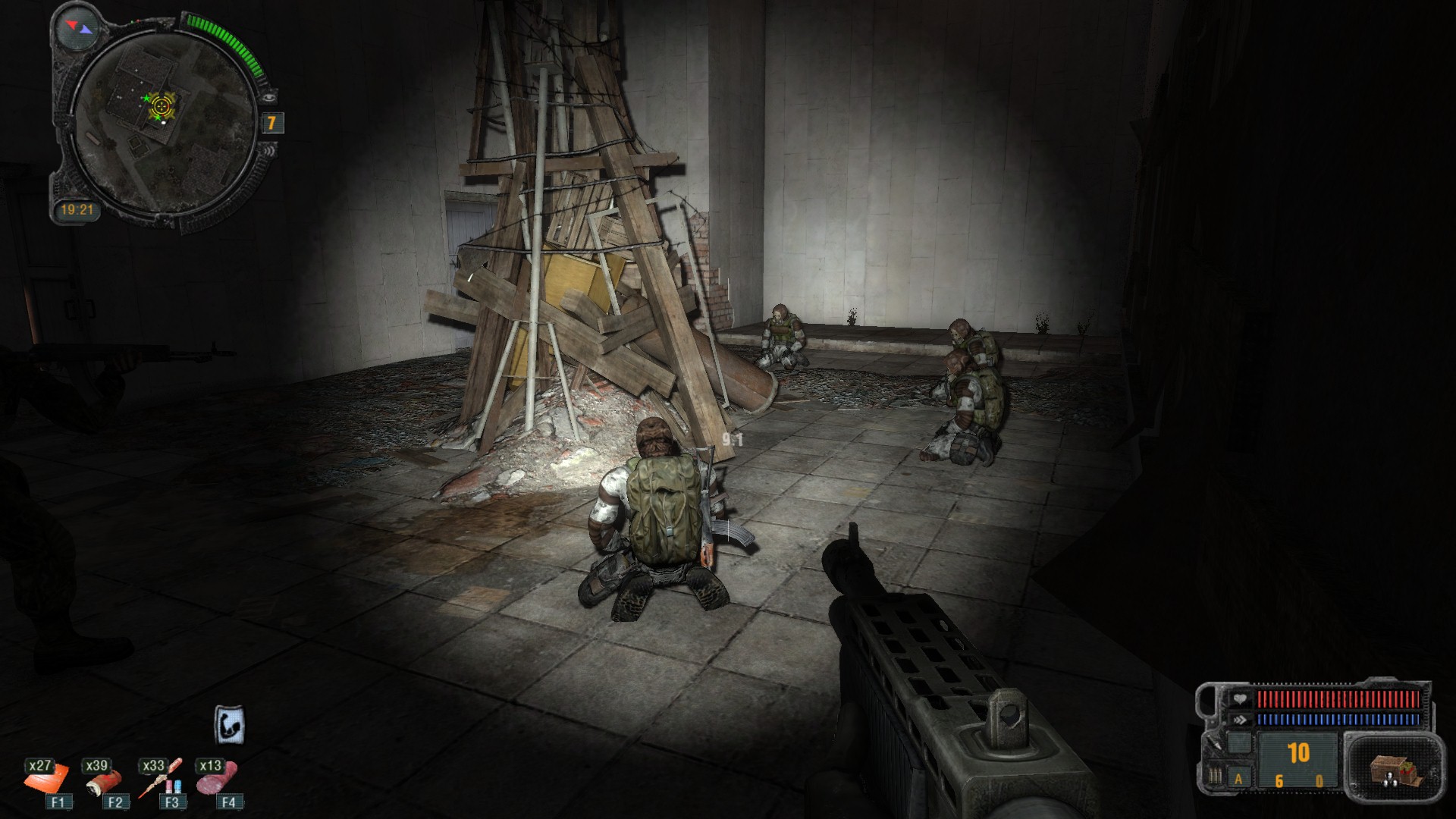Use the stimpack syringe in the F3 slot
The height and width of the screenshot is (819, 1456).
coord(161,780)
